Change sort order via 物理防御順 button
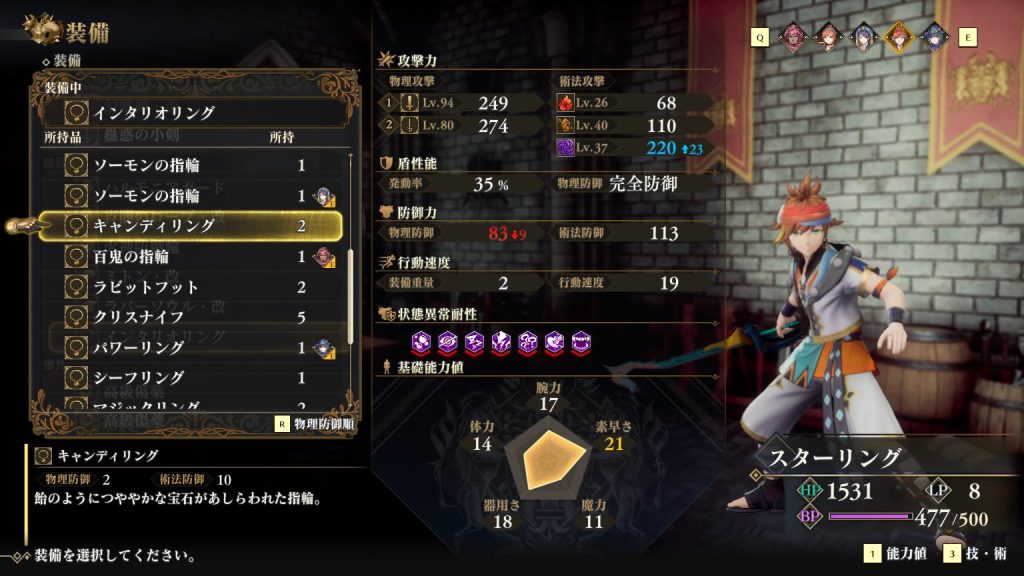 tap(316, 423)
